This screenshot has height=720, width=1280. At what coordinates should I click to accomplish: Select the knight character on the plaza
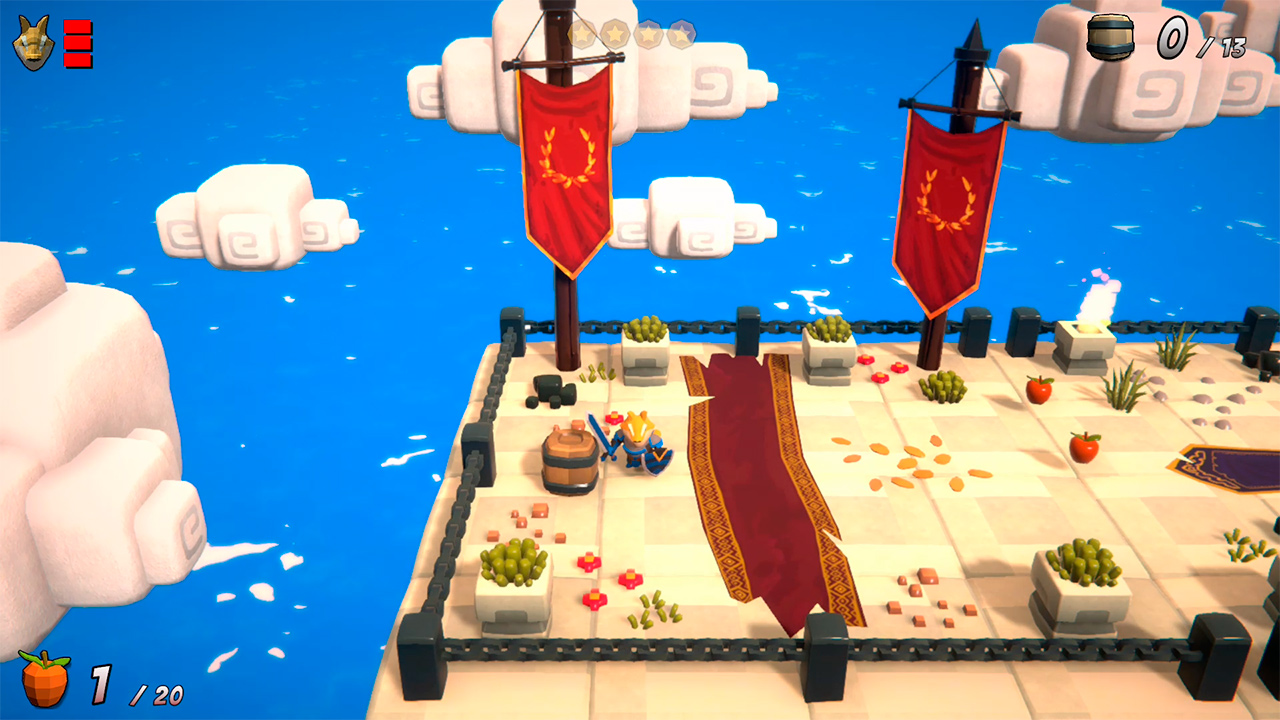pos(637,445)
